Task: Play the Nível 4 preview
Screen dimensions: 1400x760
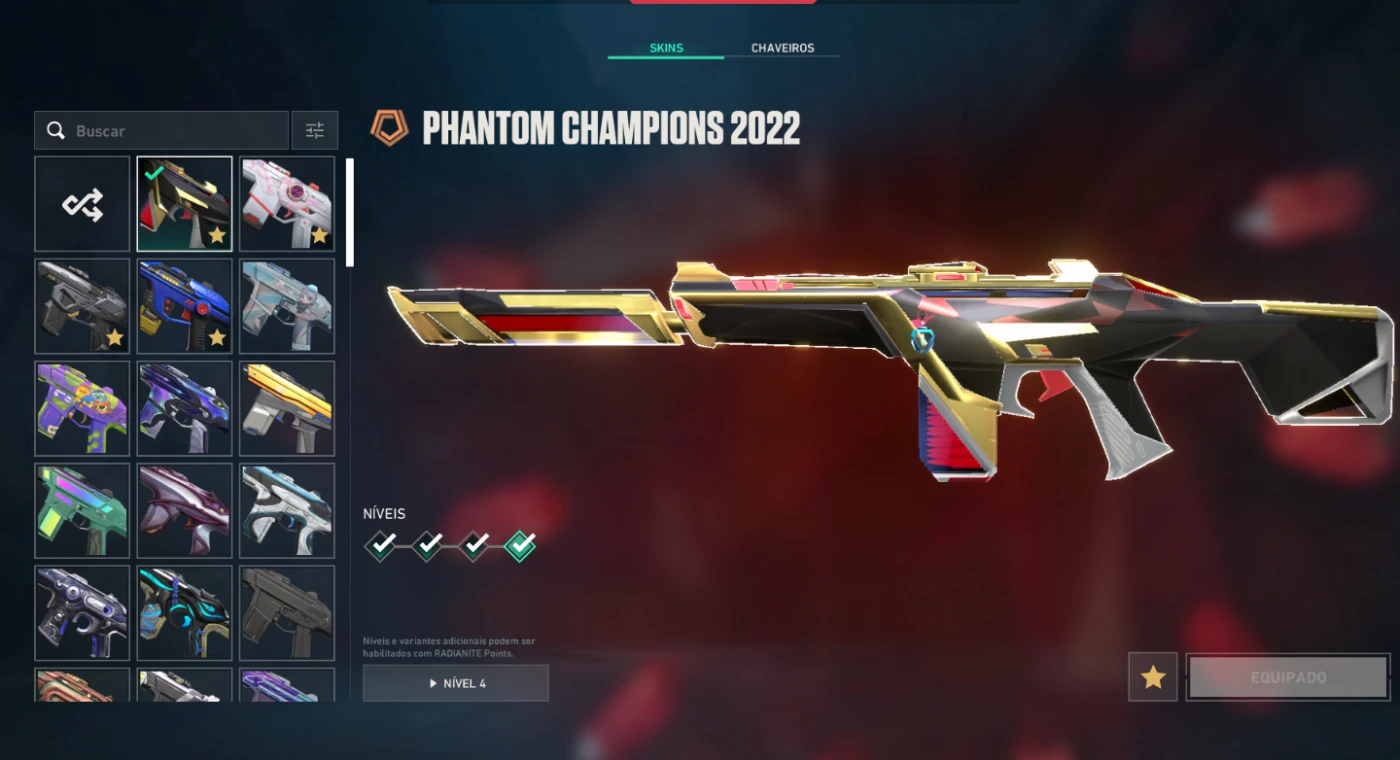Action: pyautogui.click(x=456, y=683)
